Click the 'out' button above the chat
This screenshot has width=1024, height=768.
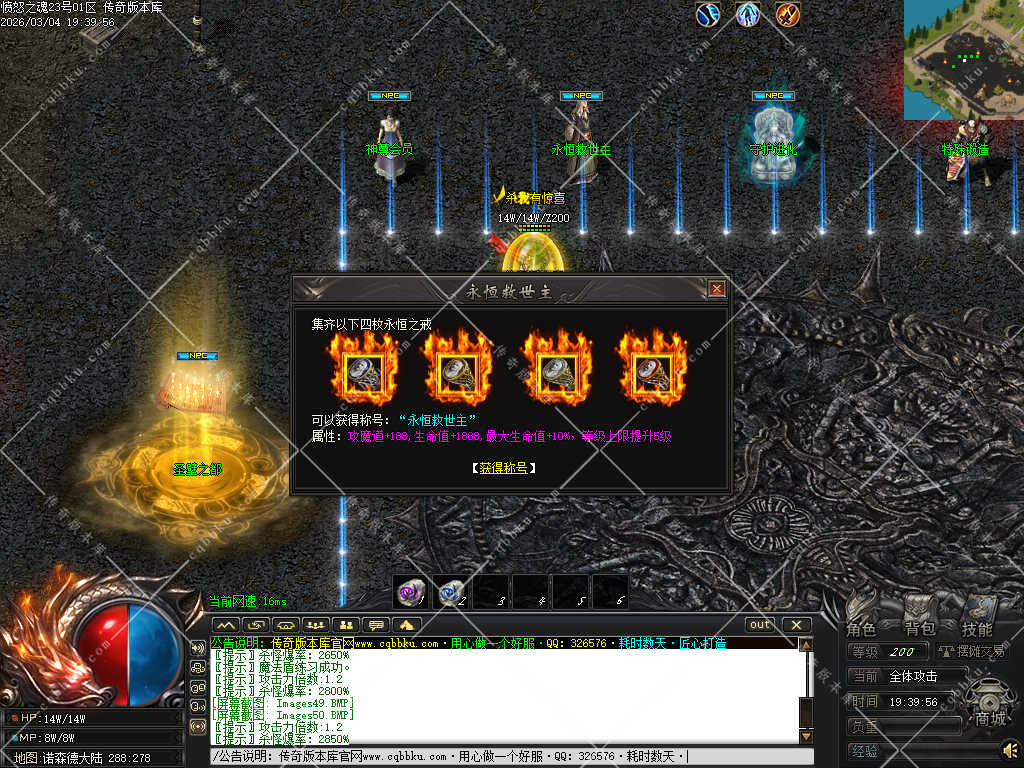pyautogui.click(x=761, y=625)
